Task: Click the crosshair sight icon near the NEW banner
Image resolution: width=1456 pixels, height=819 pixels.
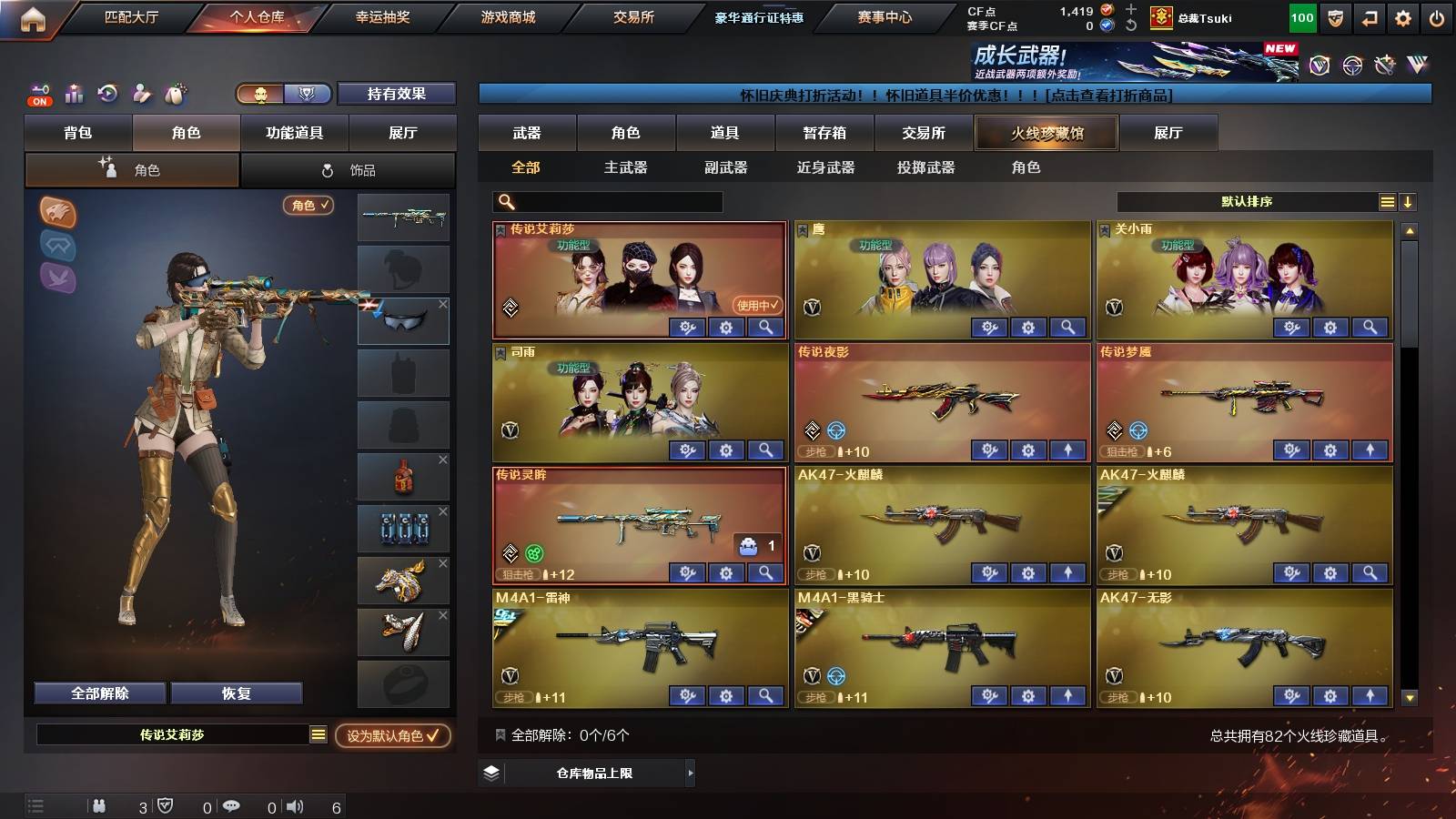Action: pos(1350,66)
